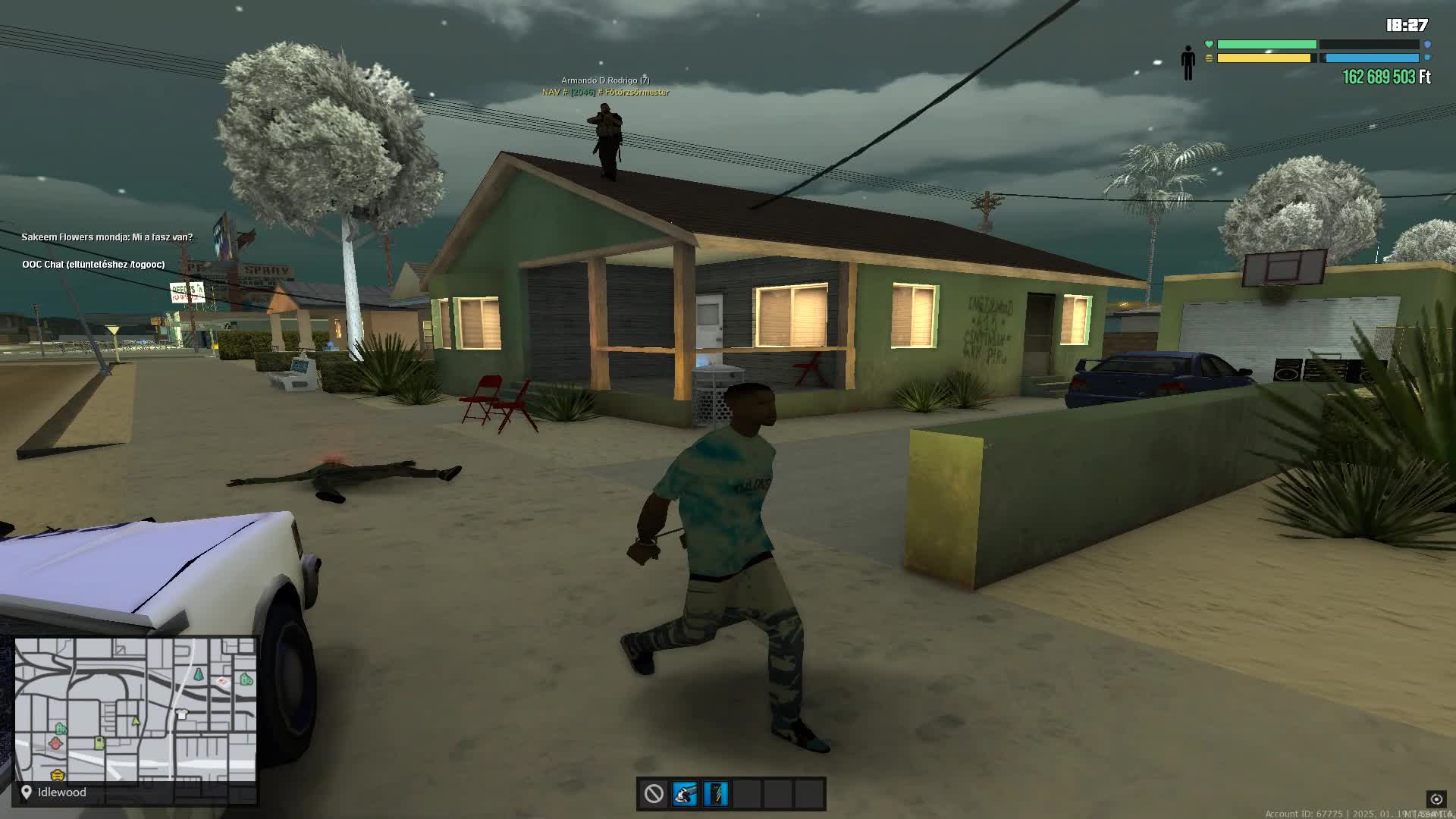This screenshot has width=1456, height=819.
Task: Click the Idlewood location label
Action: pyautogui.click(x=61, y=792)
